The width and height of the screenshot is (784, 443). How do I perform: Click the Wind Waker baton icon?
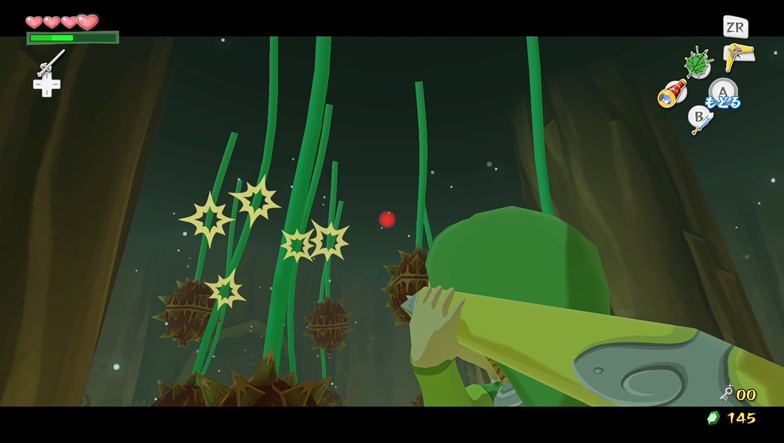(x=50, y=63)
